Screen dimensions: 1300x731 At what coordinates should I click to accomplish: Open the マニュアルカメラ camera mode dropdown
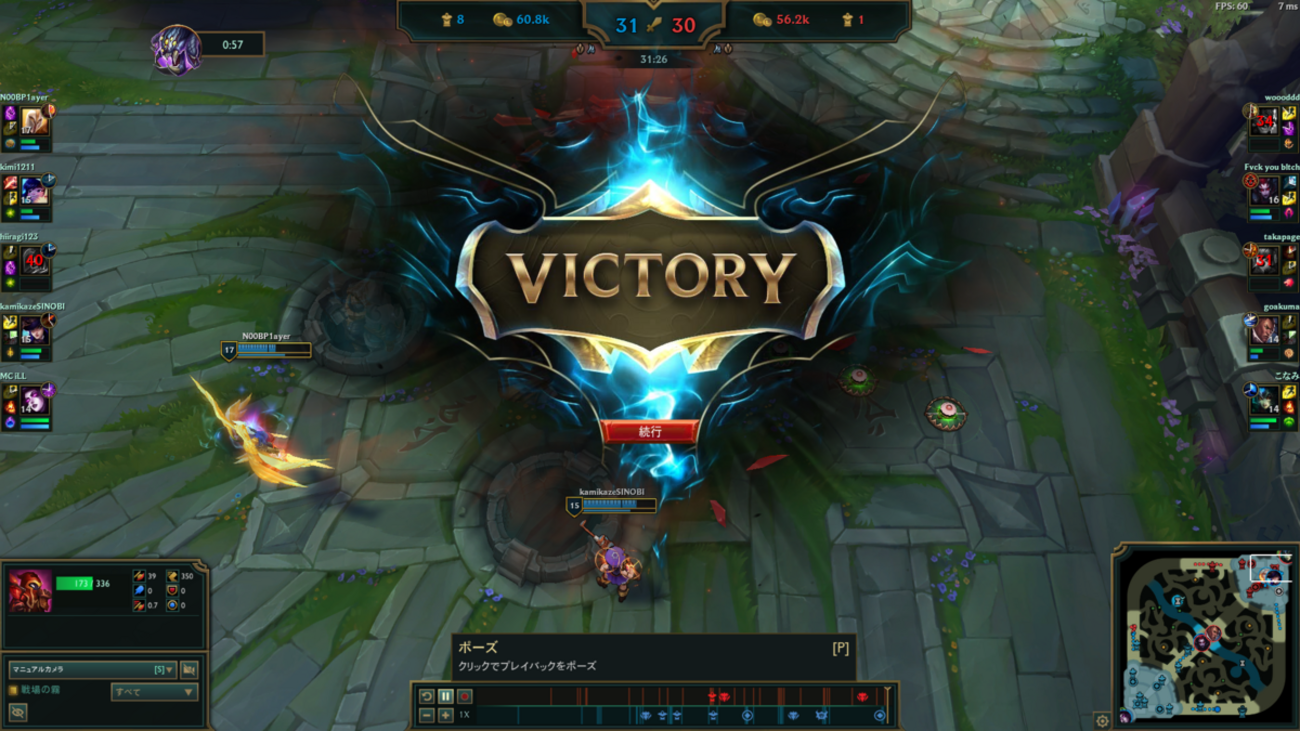92,670
